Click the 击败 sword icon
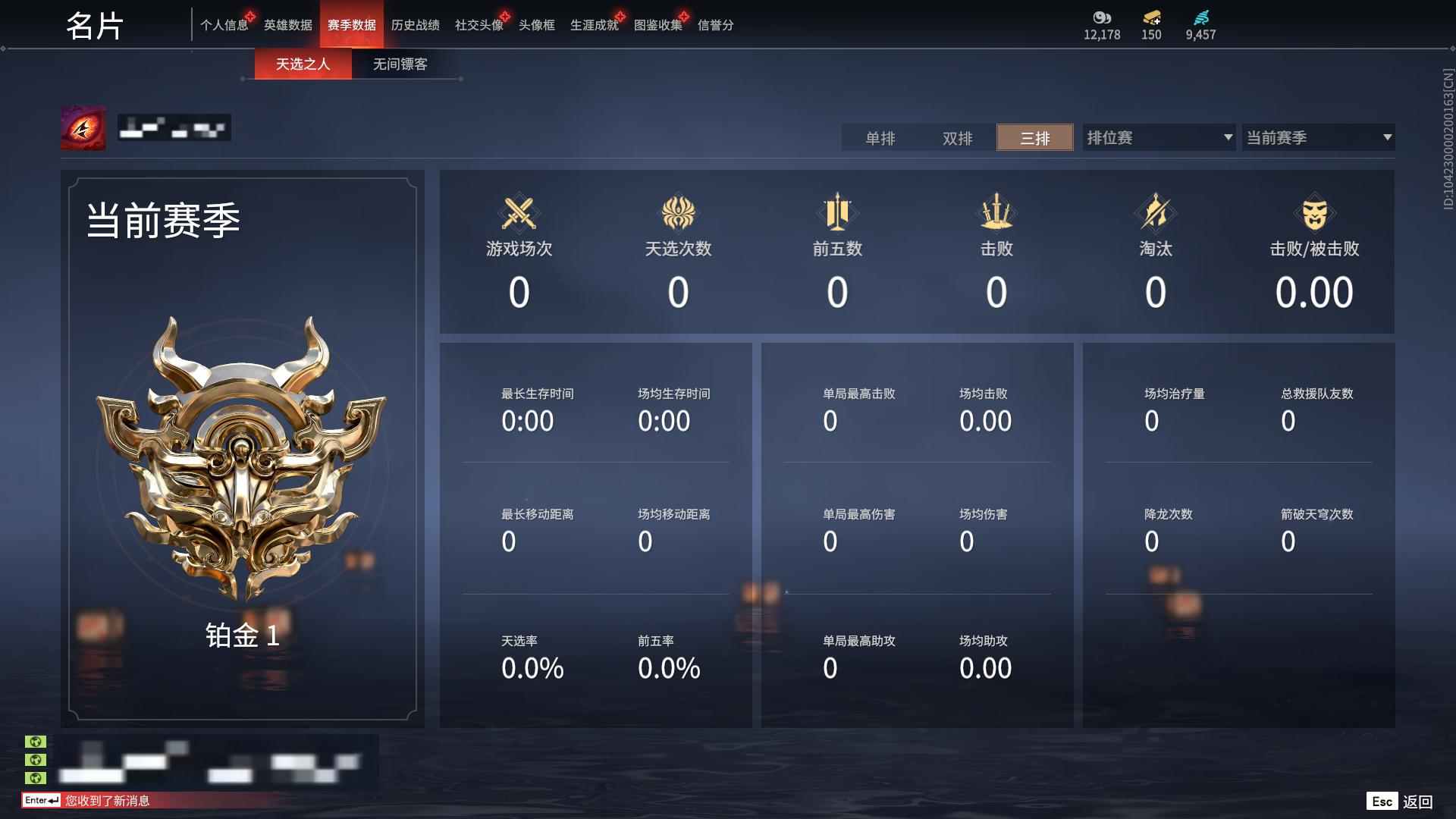Screen dimensions: 1456x819 point(996,213)
